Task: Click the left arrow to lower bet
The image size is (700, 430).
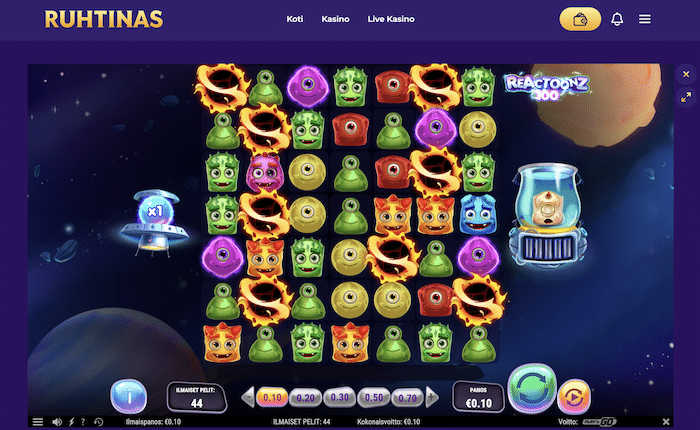Action: tap(249, 397)
